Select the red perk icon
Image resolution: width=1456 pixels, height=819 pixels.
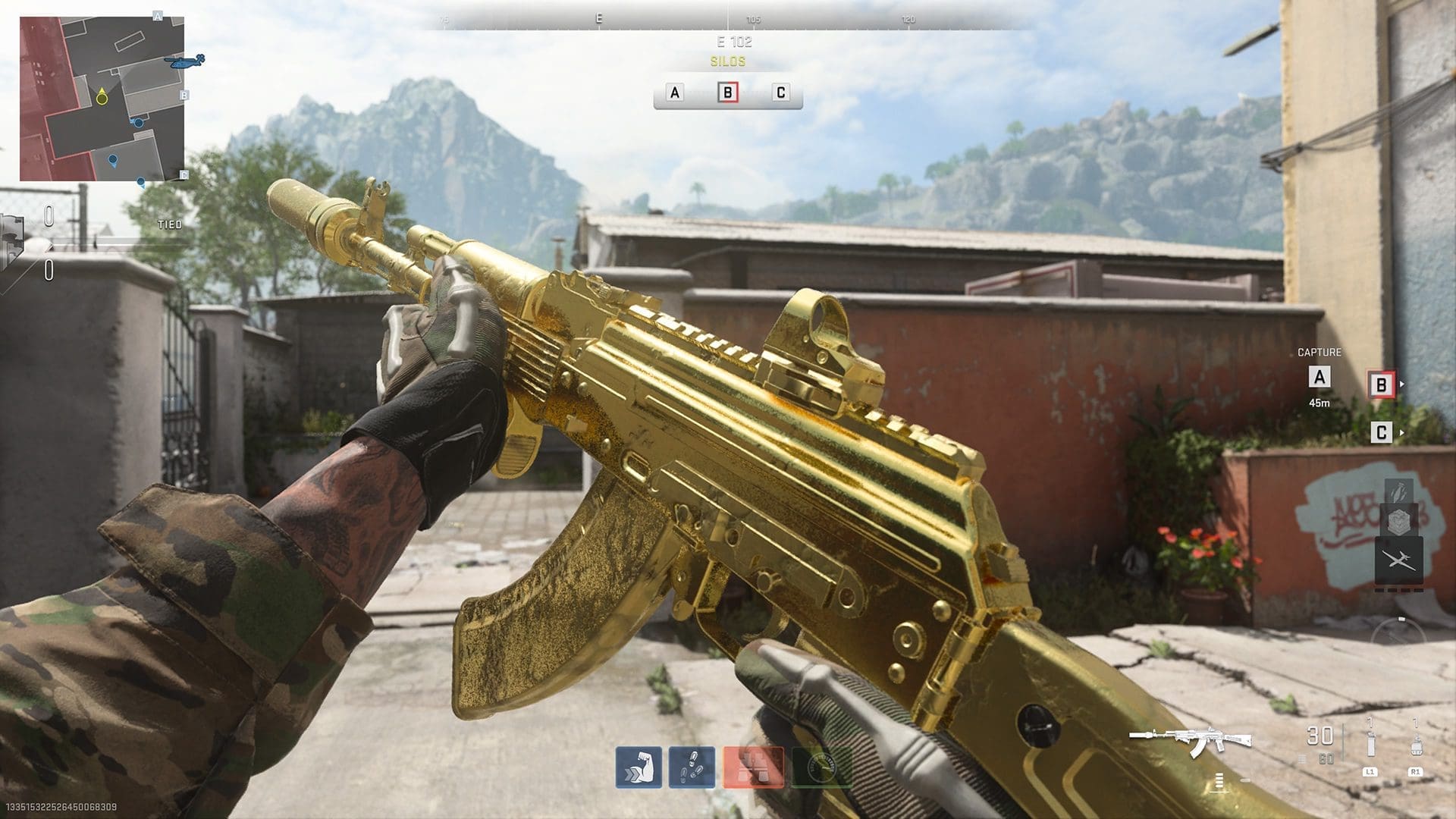click(x=753, y=767)
